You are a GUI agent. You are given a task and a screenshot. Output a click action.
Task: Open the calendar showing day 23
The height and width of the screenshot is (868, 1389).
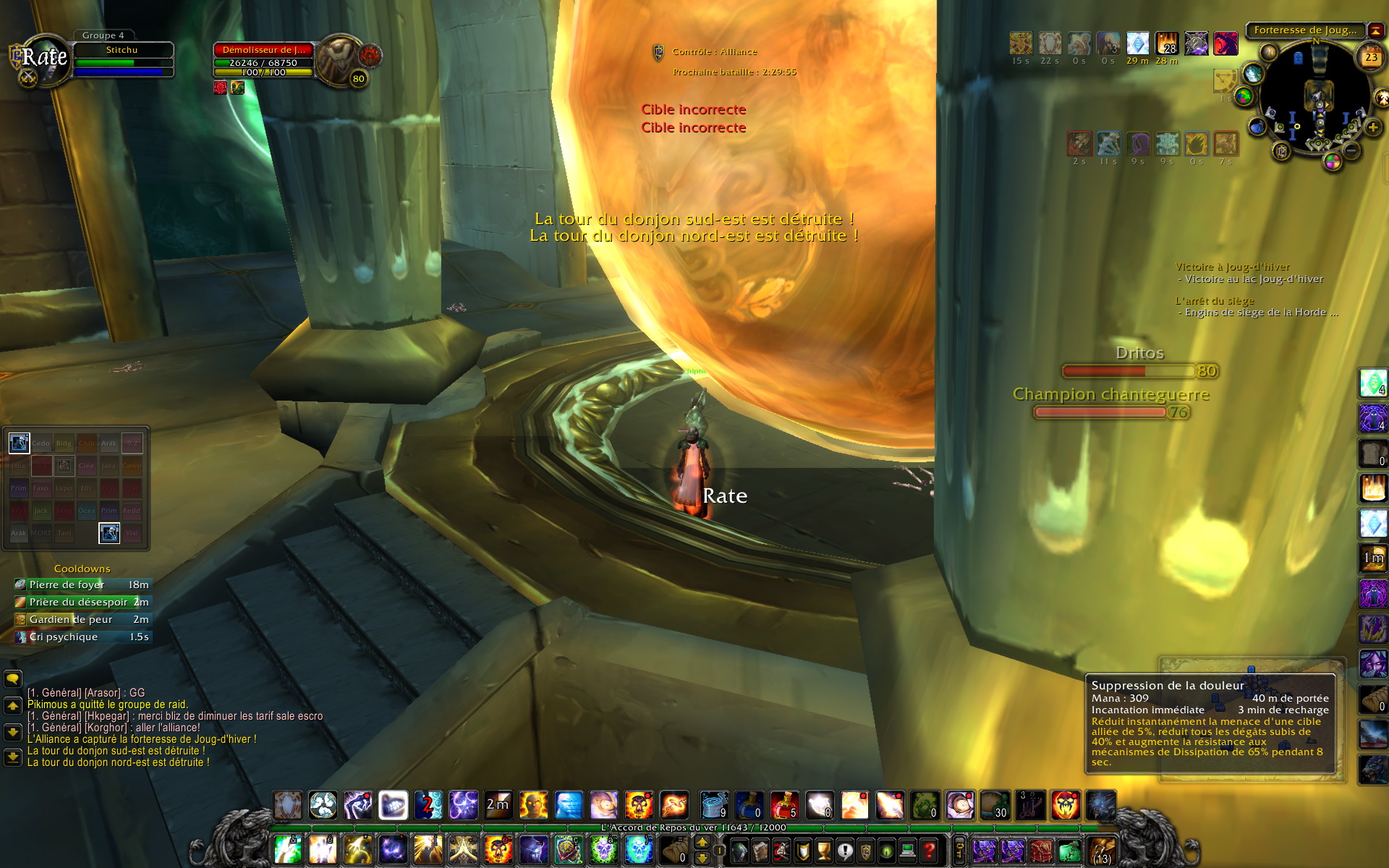click(1371, 57)
